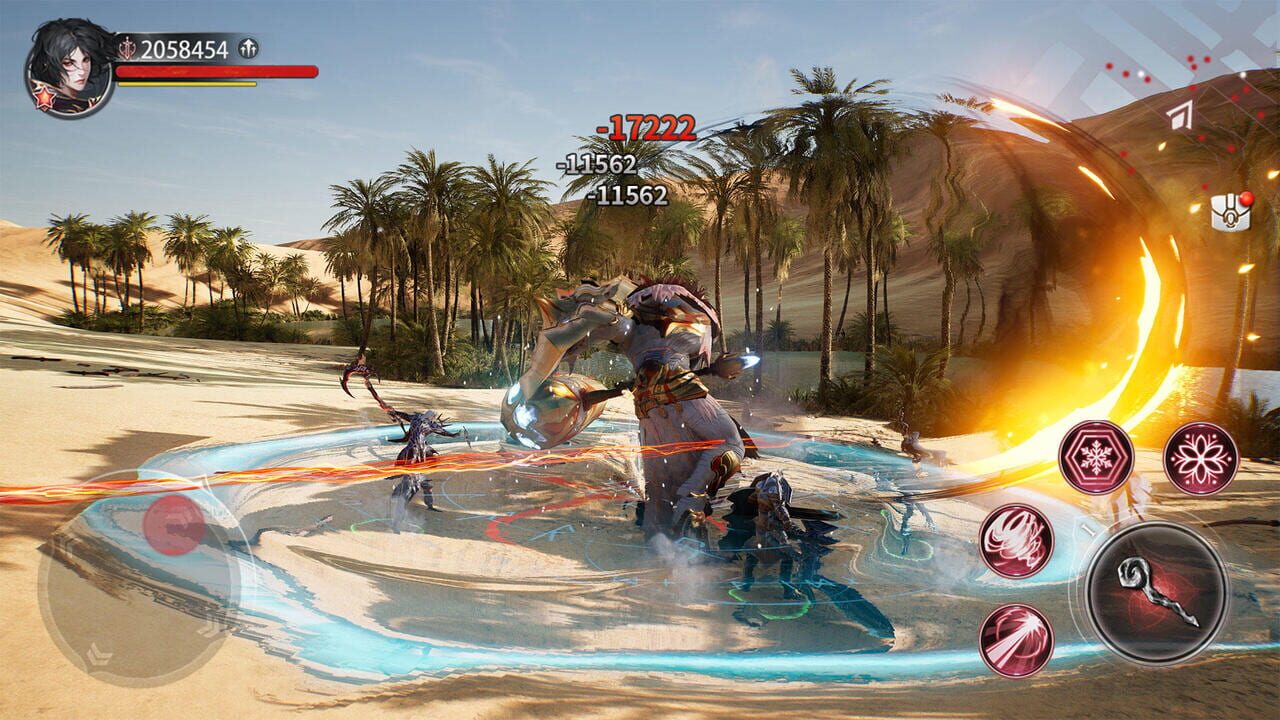Tap the sword emblem beside the power rating
This screenshot has width=1280, height=720.
pos(127,47)
